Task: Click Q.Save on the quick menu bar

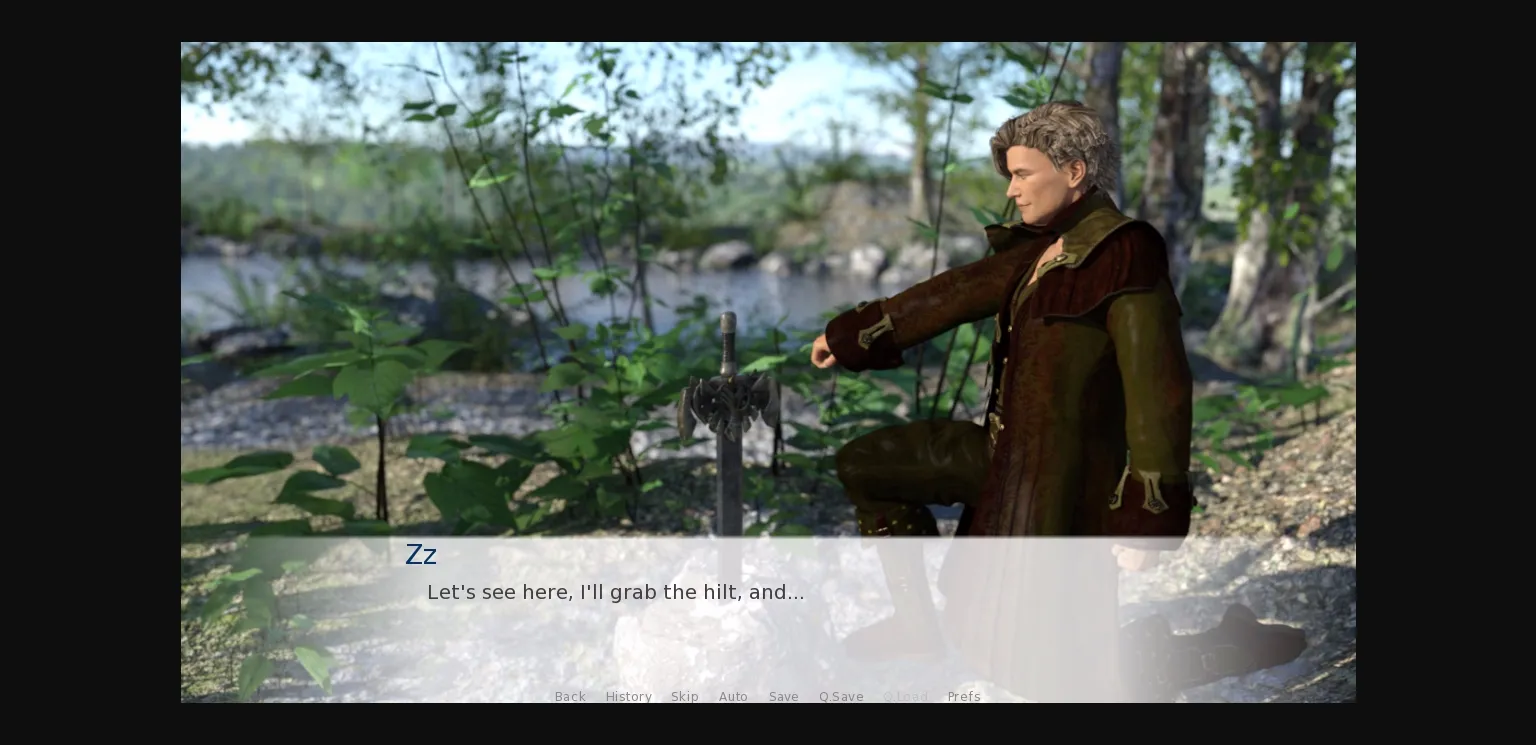Action: coord(841,697)
